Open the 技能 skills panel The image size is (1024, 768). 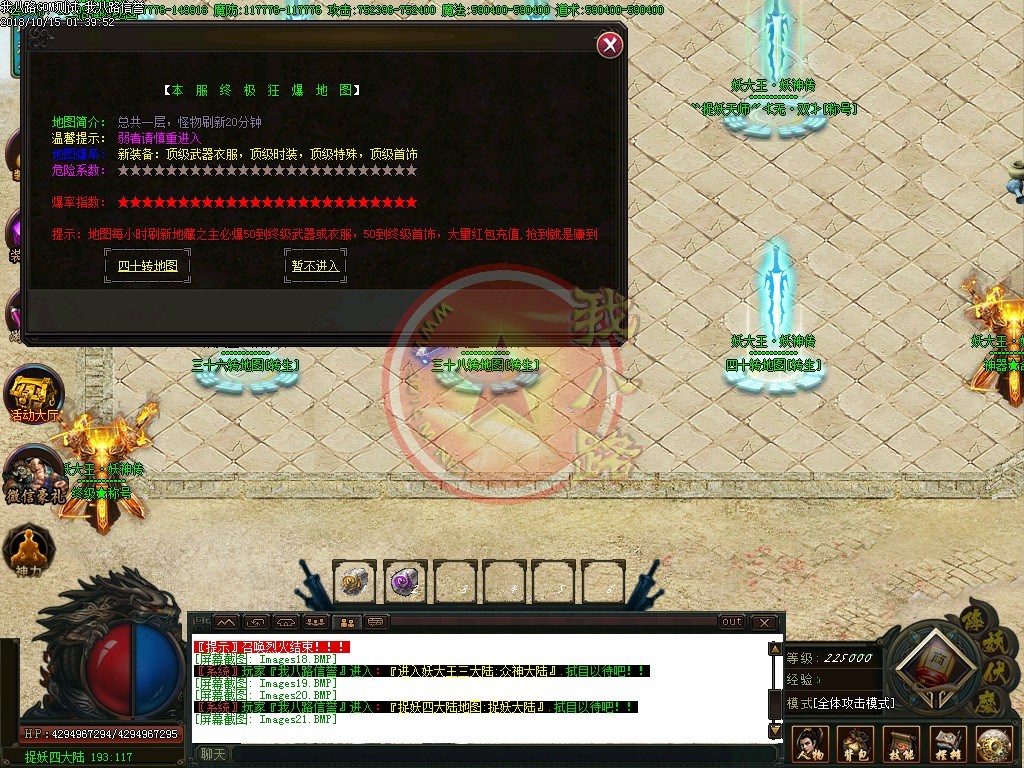(902, 743)
